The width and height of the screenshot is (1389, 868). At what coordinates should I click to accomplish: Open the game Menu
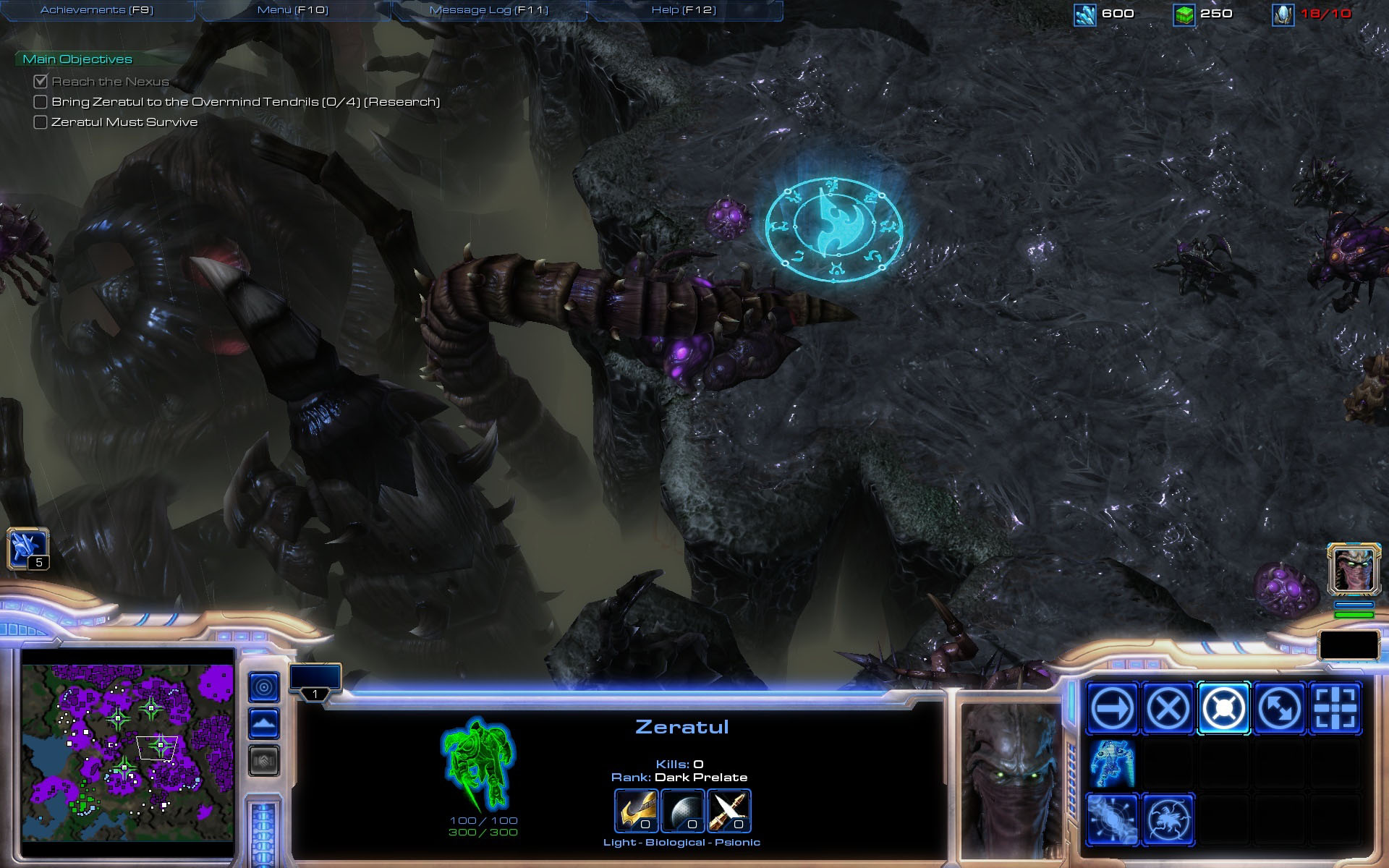pos(292,10)
